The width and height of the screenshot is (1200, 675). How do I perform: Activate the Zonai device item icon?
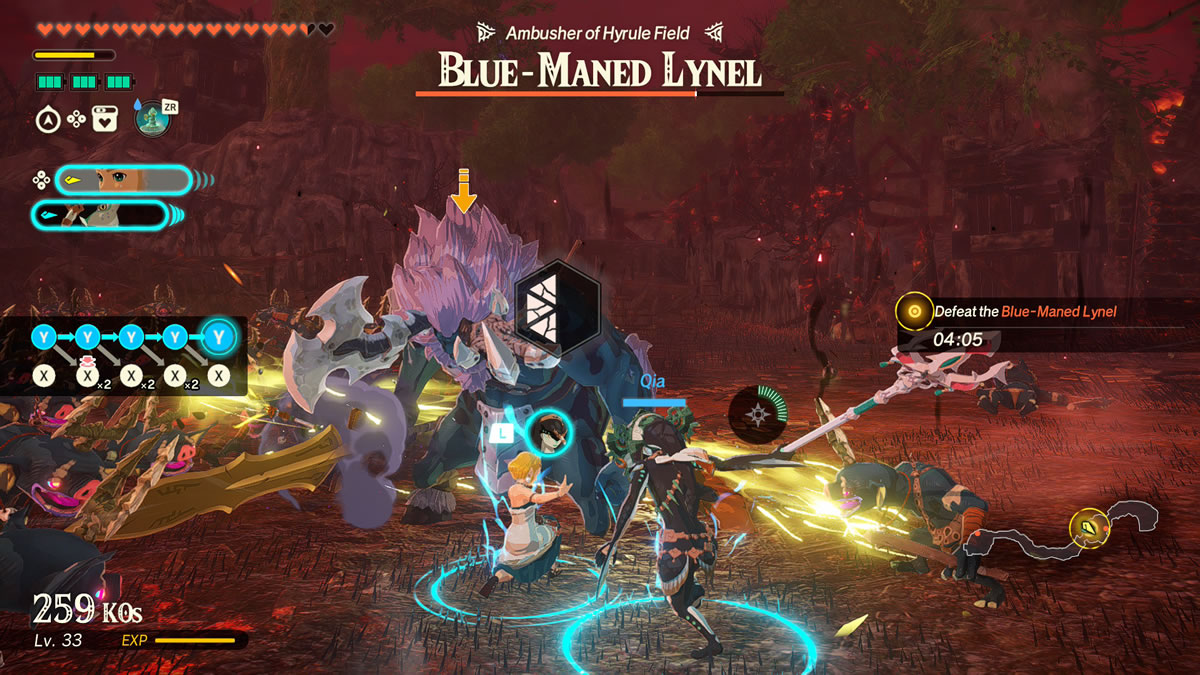(x=153, y=118)
